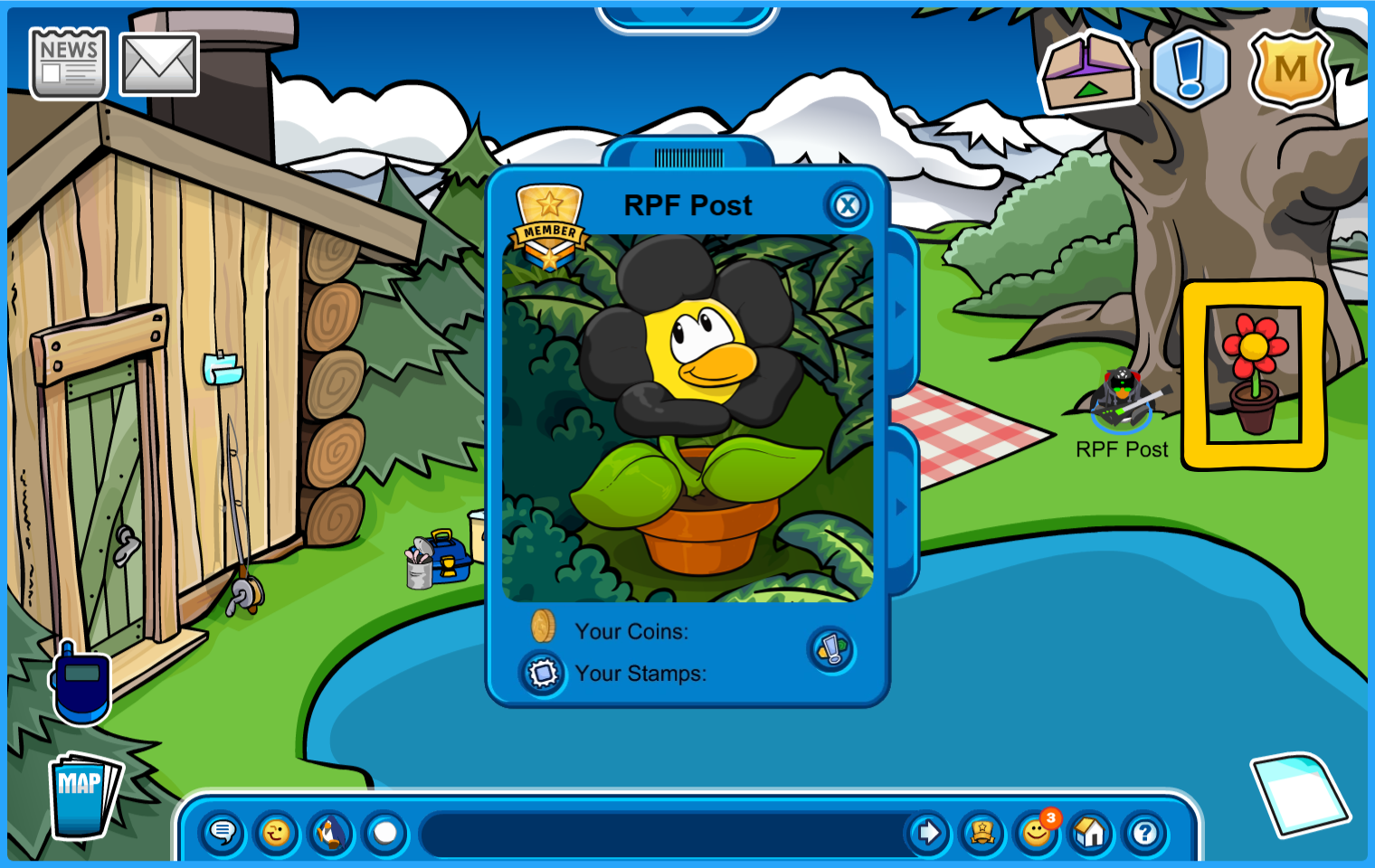Open the News newspaper
Screen dimensions: 1375x868
(x=69, y=62)
